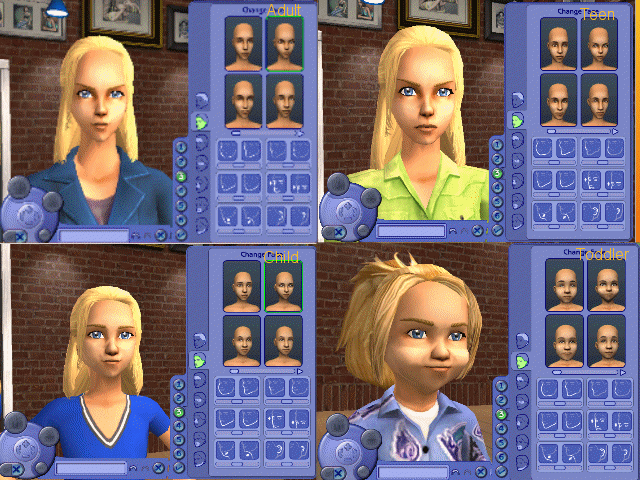Go to step 1 in the Teen panel
The height and width of the screenshot is (480, 640).
497,144
